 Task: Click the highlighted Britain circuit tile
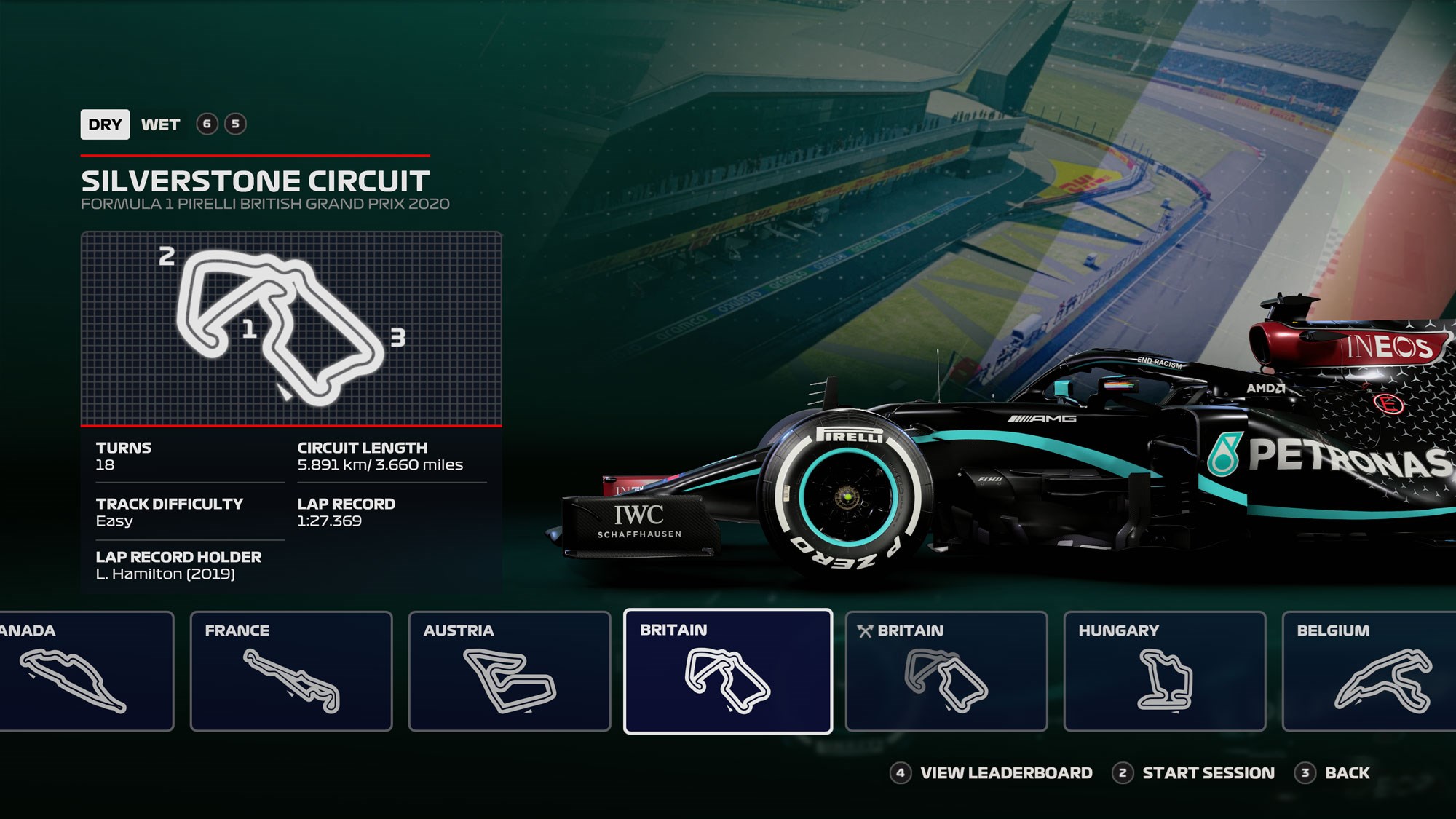coord(728,670)
